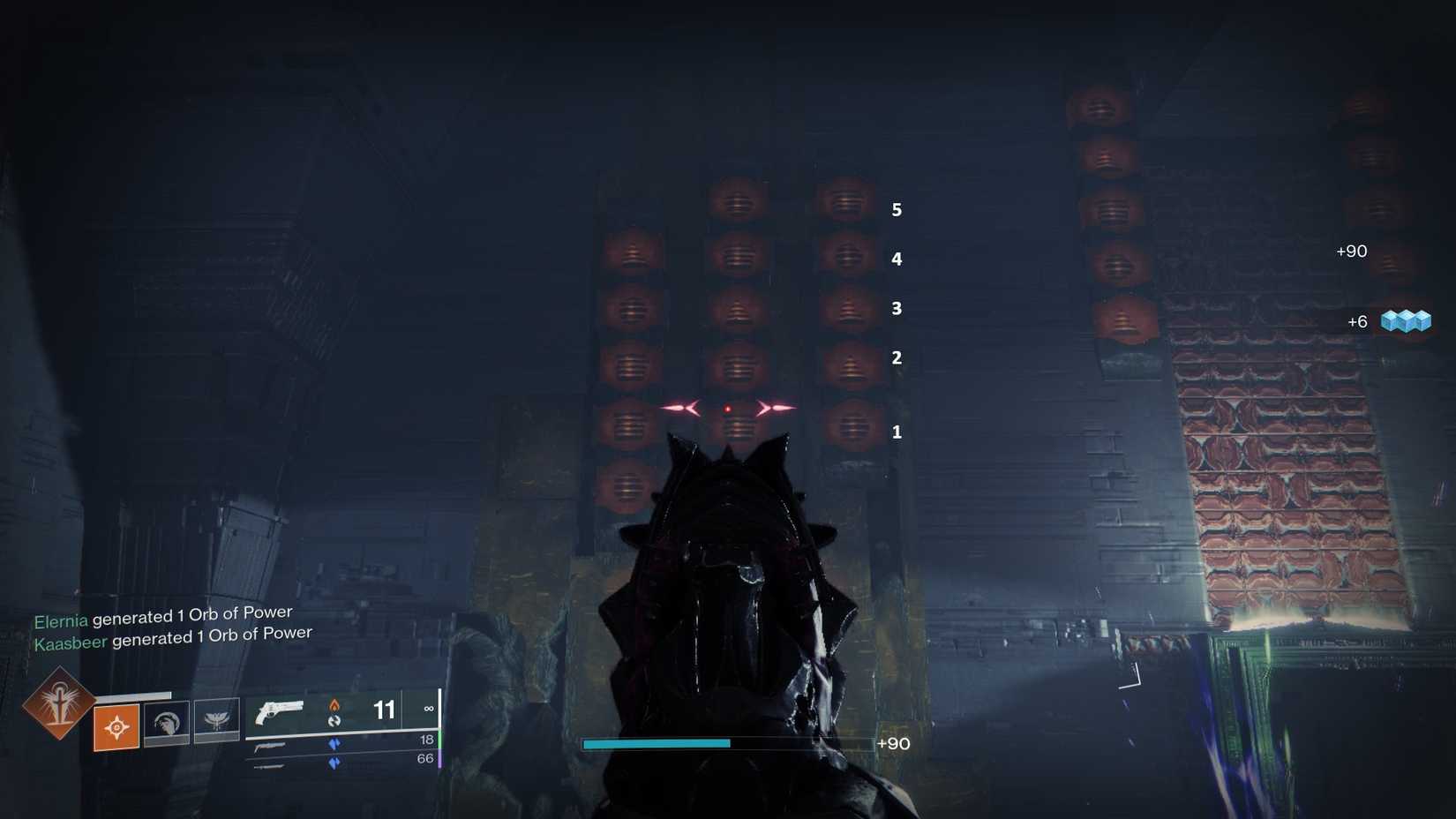Toggle the second blue armor charge diamond
This screenshot has width=1456, height=819.
click(x=334, y=763)
